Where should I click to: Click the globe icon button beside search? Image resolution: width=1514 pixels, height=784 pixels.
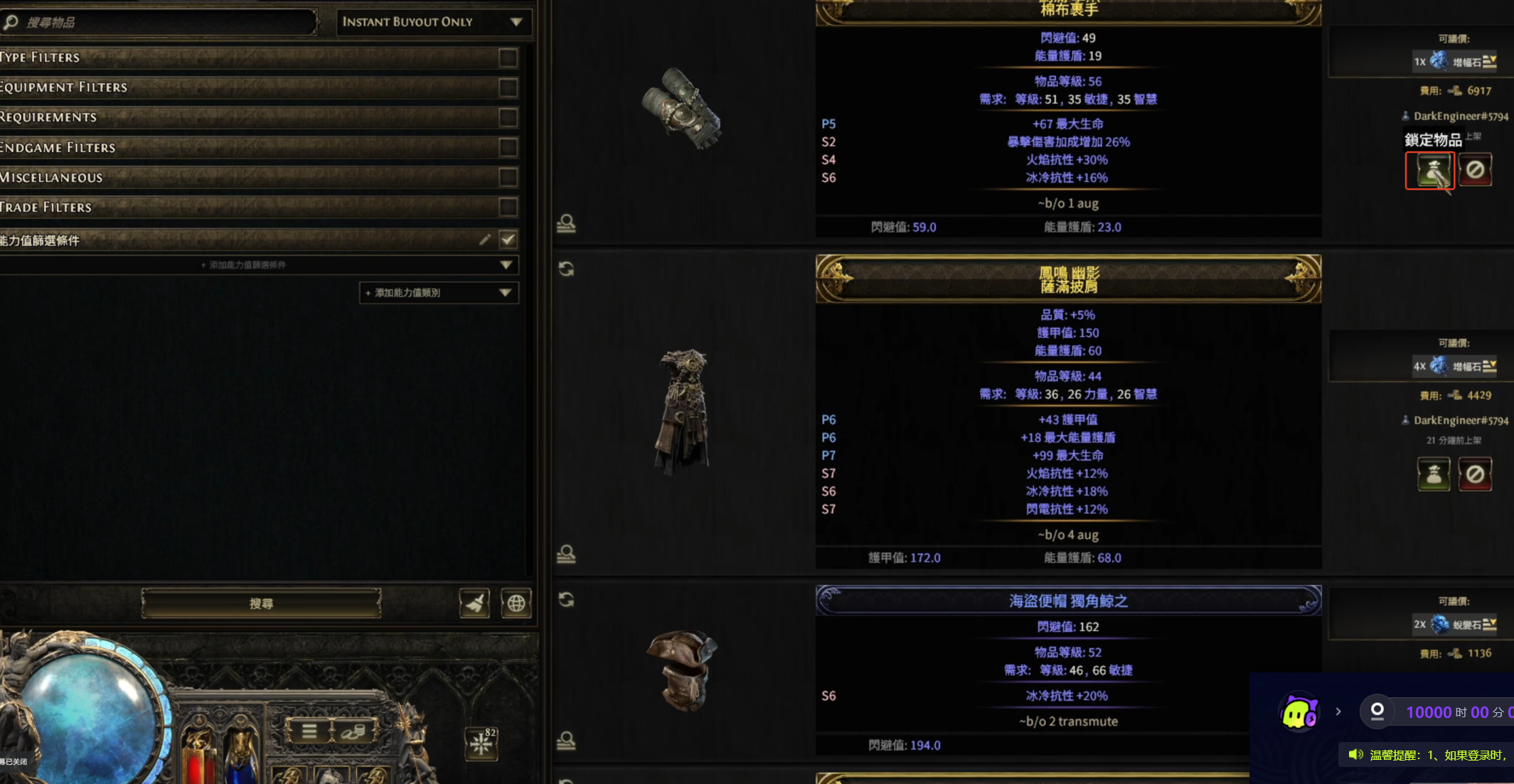click(516, 603)
